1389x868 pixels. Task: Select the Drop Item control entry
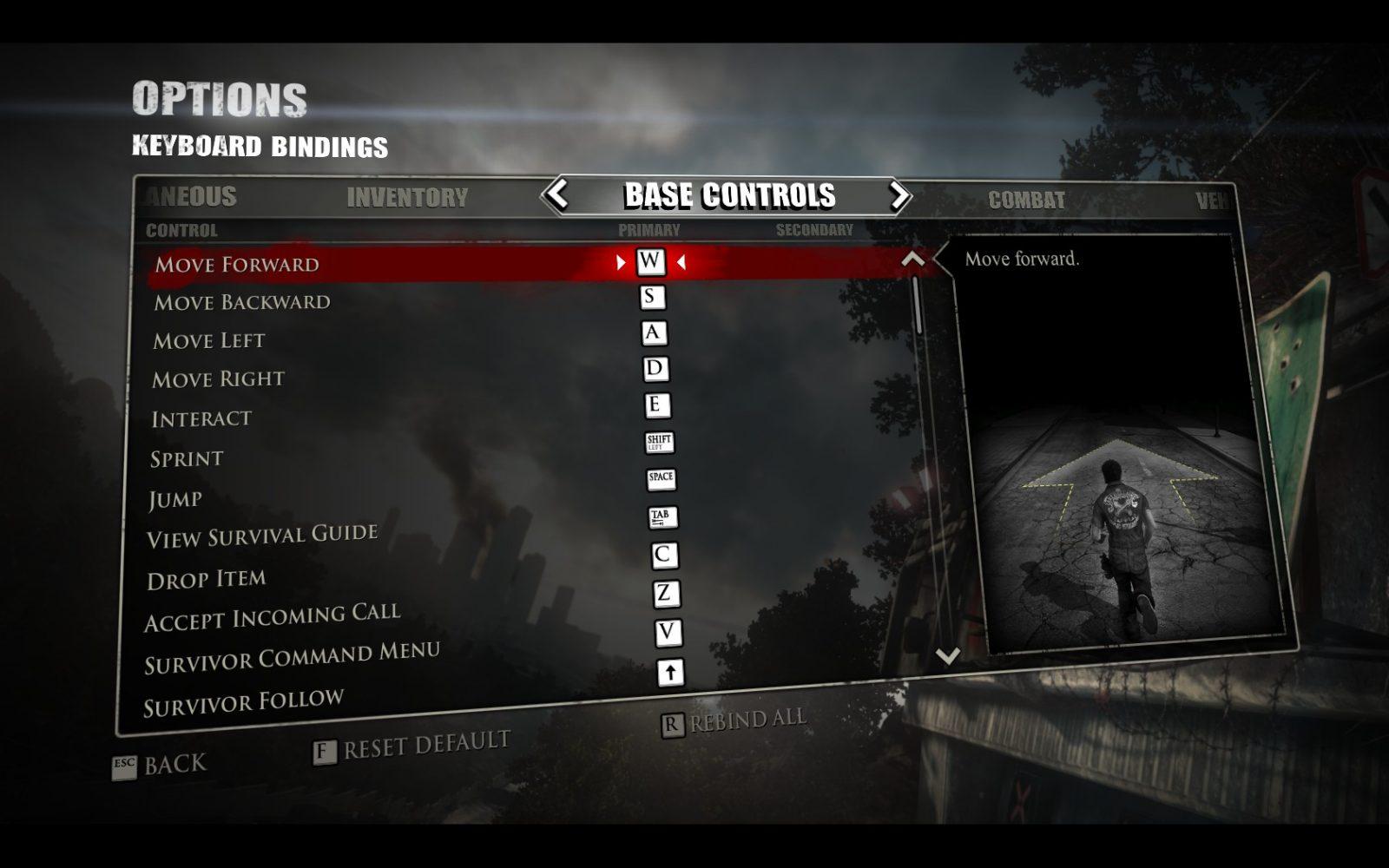(207, 579)
